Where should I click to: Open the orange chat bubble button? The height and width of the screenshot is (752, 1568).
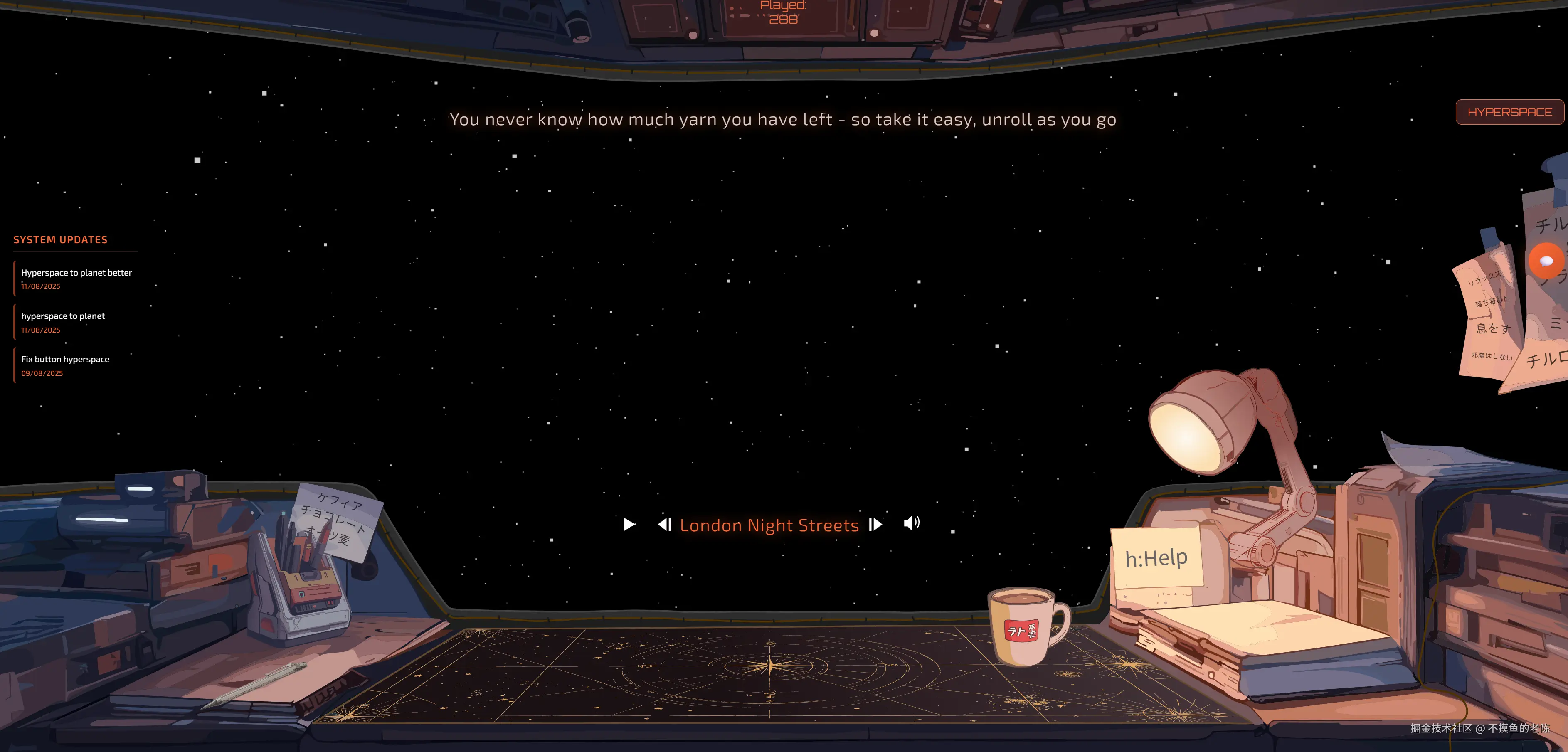click(1546, 261)
